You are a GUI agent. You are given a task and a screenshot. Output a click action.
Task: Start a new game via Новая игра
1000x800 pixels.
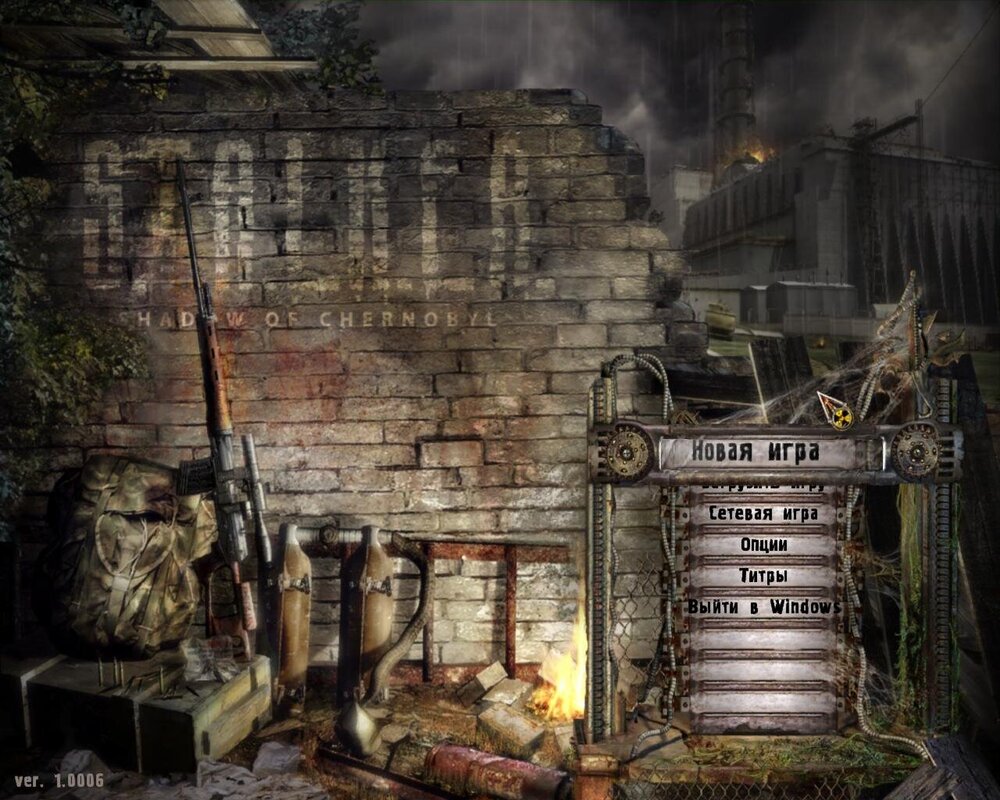756,452
